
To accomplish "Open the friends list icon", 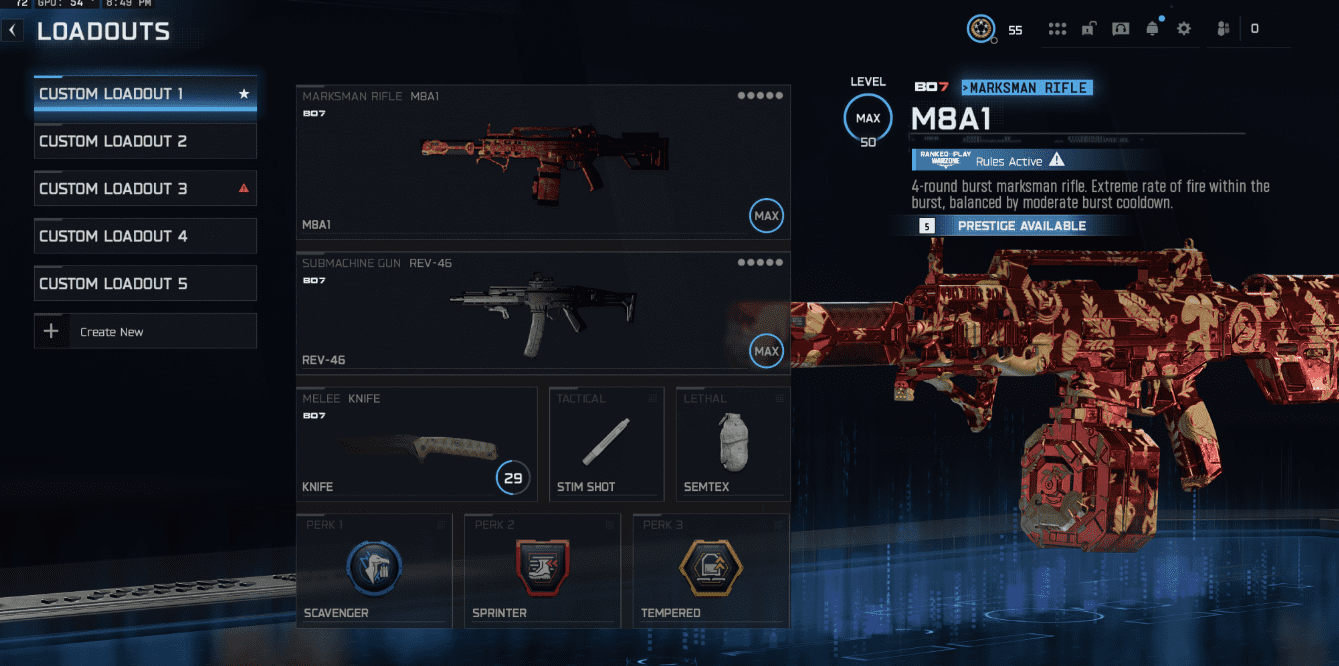I will pyautogui.click(x=1222, y=29).
